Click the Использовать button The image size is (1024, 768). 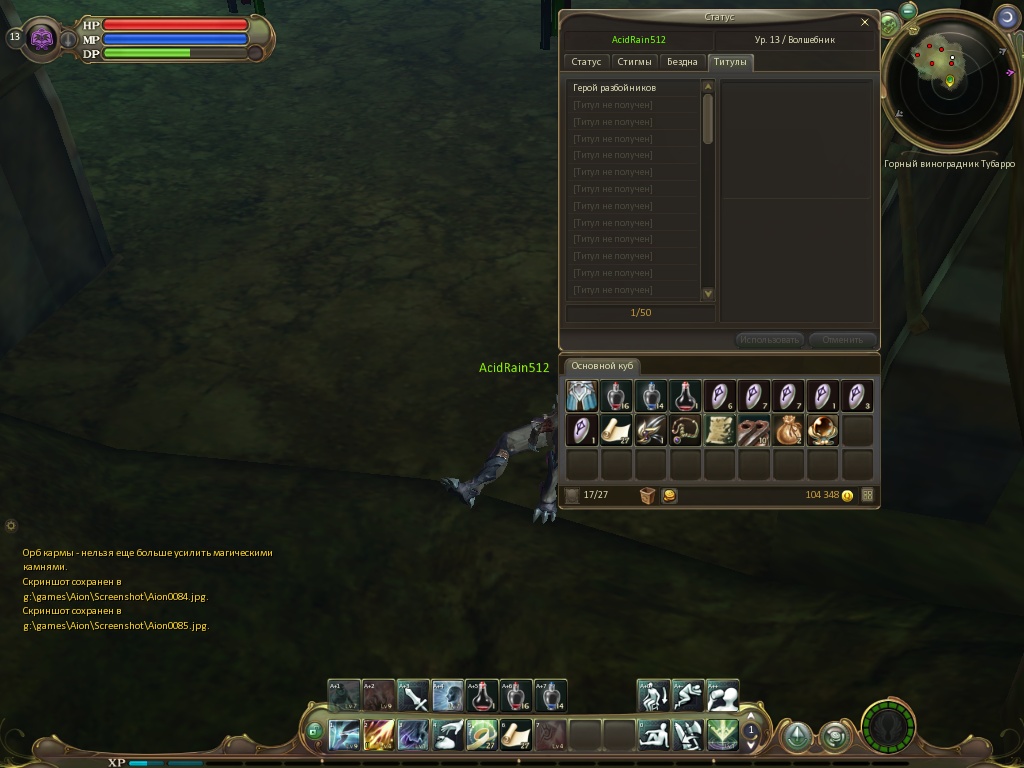tap(770, 340)
